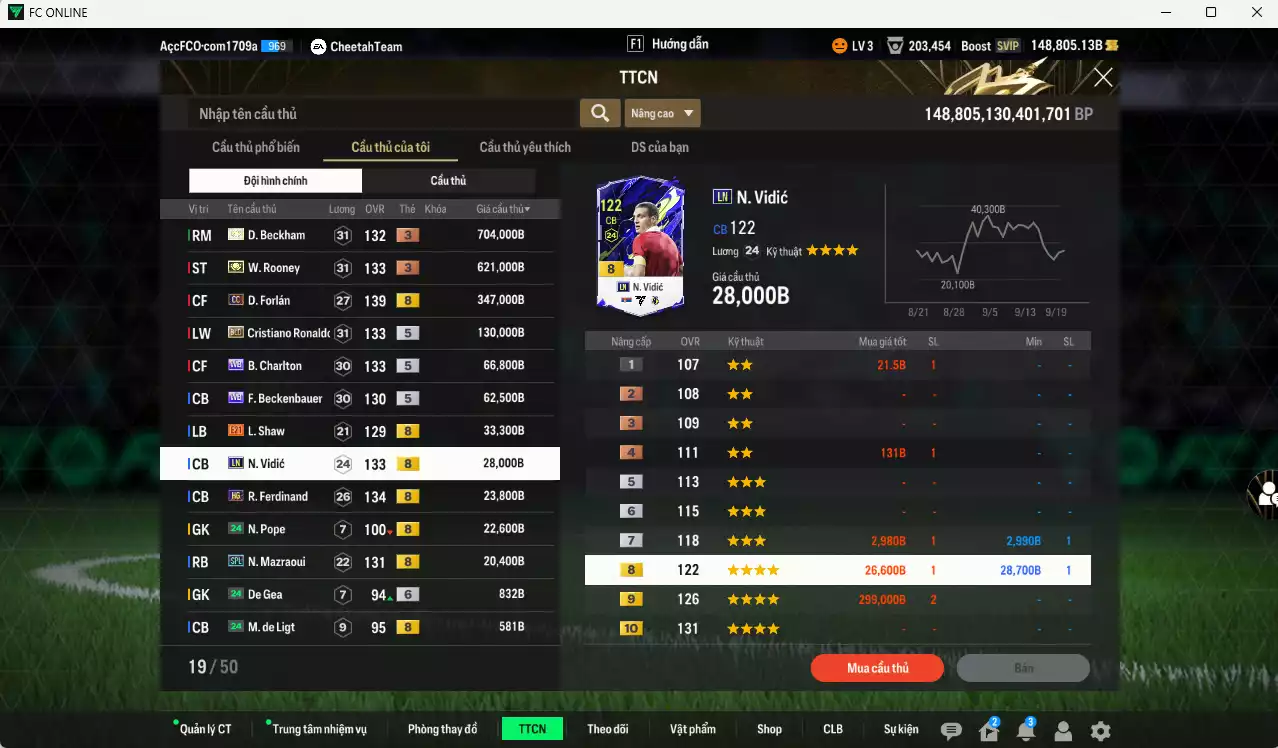Switch to Cầu thủ phổ biến tab
This screenshot has width=1278, height=748.
tap(255, 147)
